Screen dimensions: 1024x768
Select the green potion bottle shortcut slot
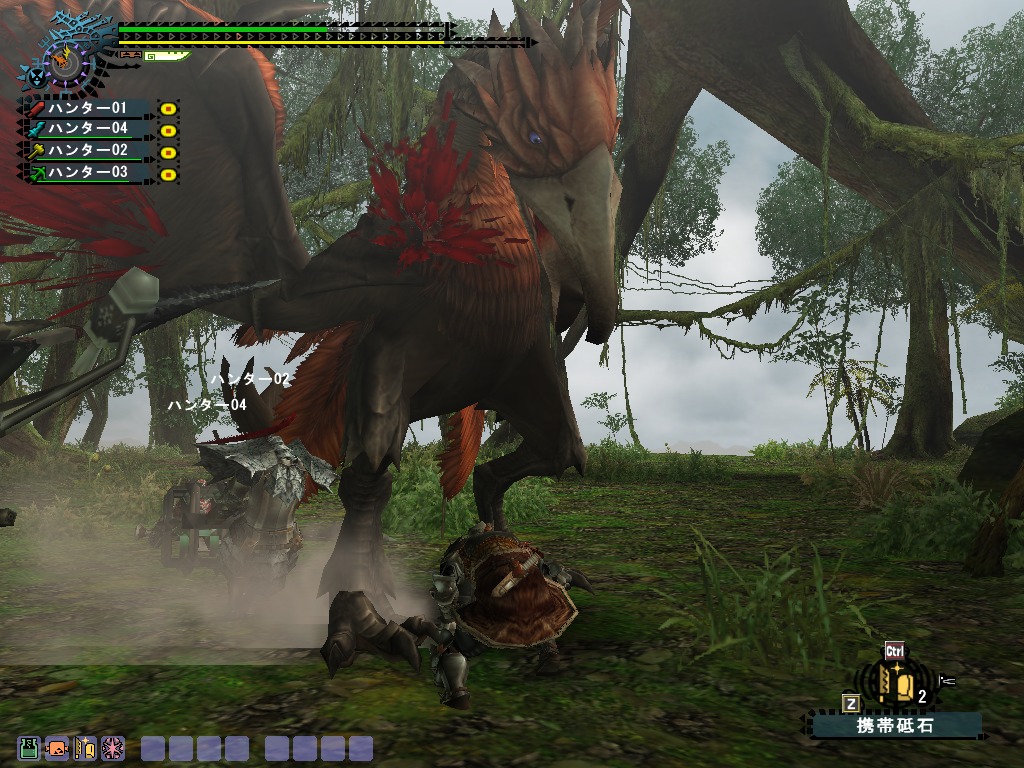[30, 748]
